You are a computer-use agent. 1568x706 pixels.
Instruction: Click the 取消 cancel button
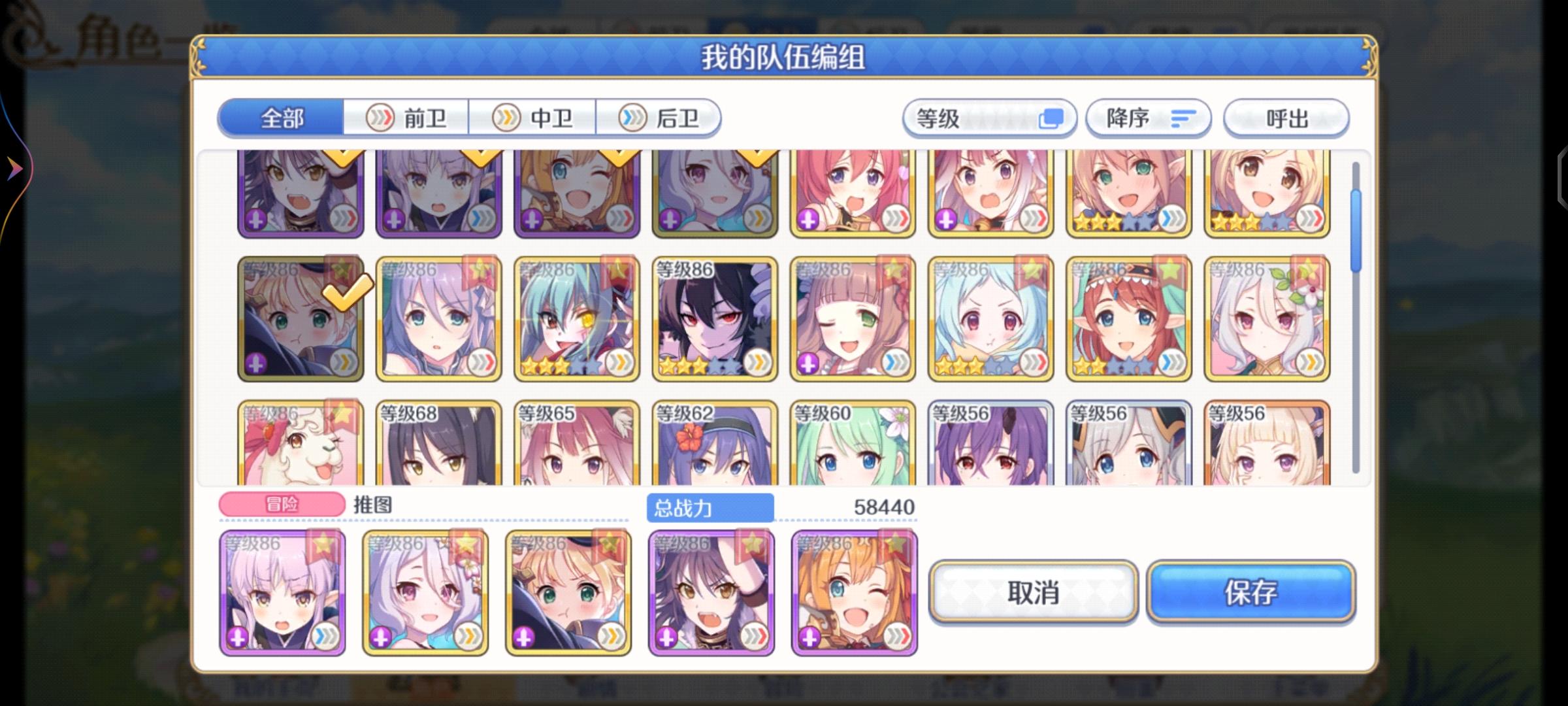pos(1032,593)
